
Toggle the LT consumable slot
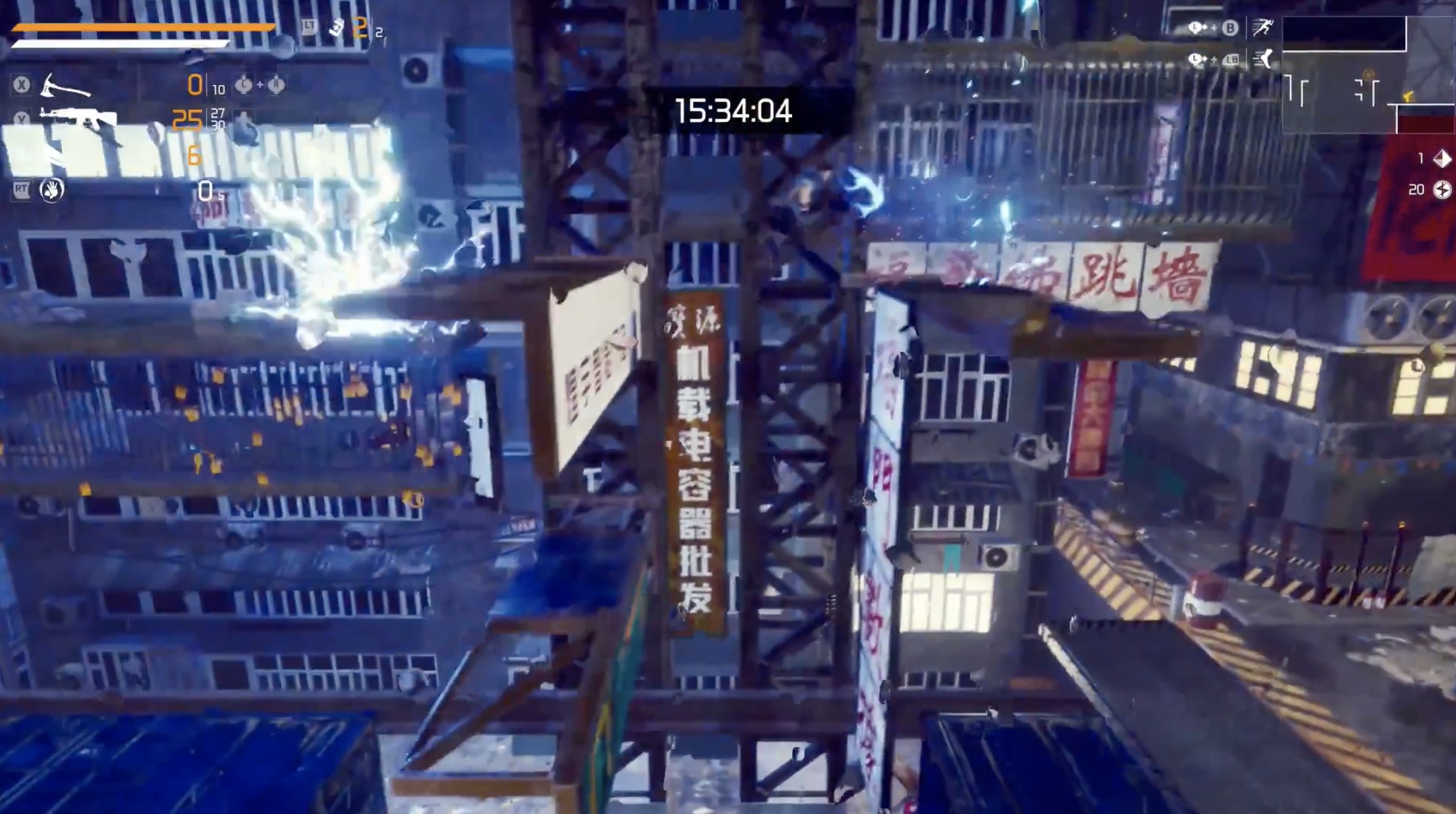coord(307,27)
